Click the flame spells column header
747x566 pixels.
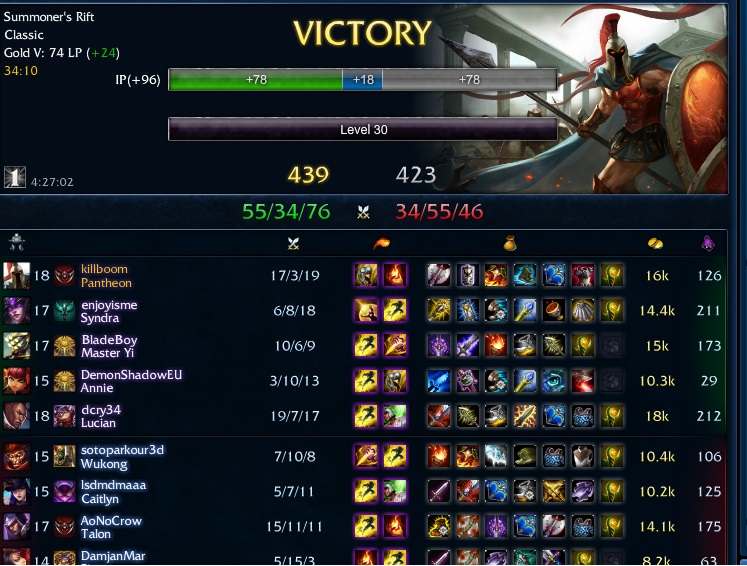tap(380, 243)
